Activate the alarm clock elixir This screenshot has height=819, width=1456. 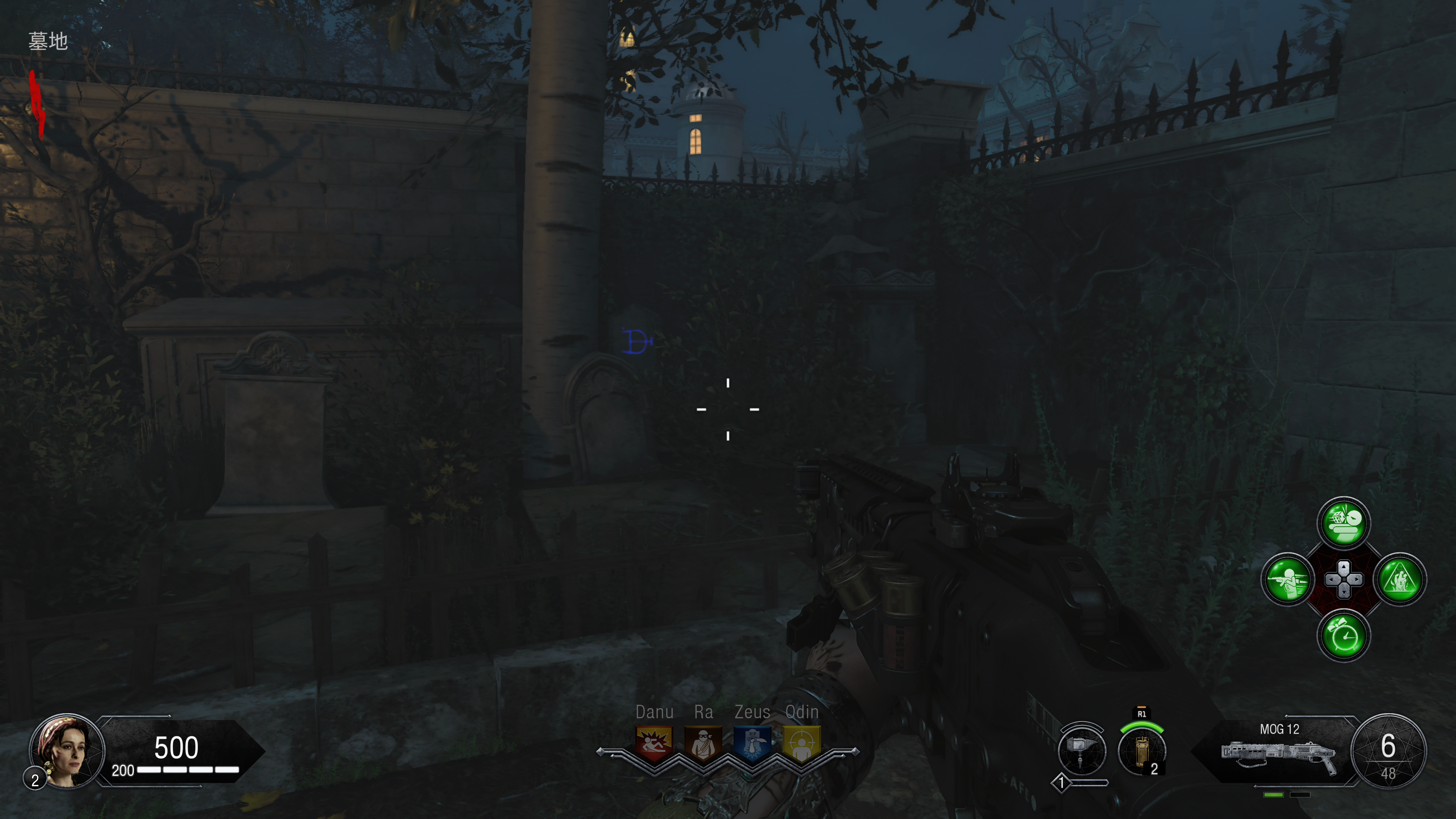point(1343,636)
